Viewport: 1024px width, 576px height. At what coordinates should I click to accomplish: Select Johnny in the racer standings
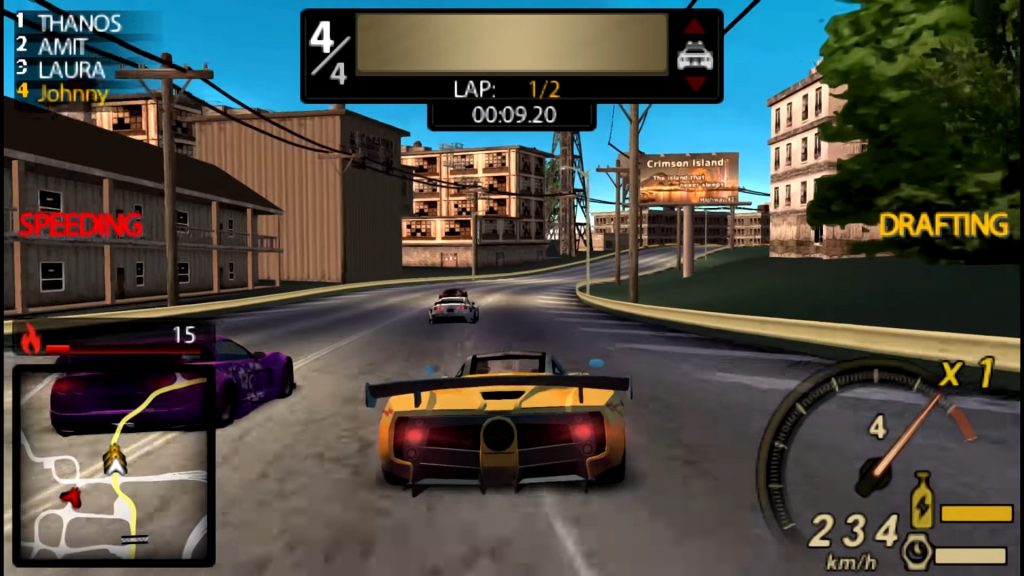click(x=72, y=94)
